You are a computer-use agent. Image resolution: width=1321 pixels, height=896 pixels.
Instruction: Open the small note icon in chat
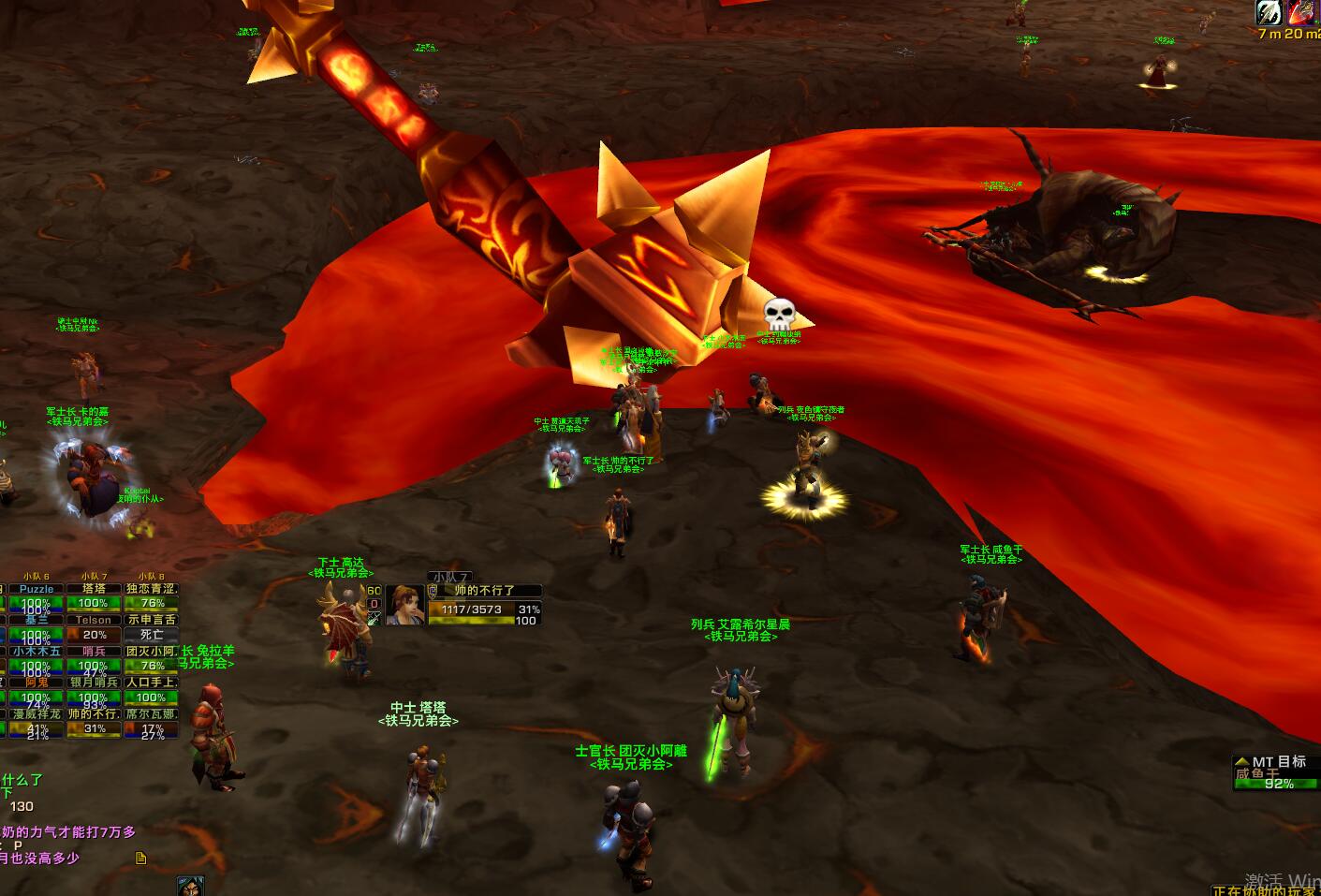pyautogui.click(x=140, y=858)
